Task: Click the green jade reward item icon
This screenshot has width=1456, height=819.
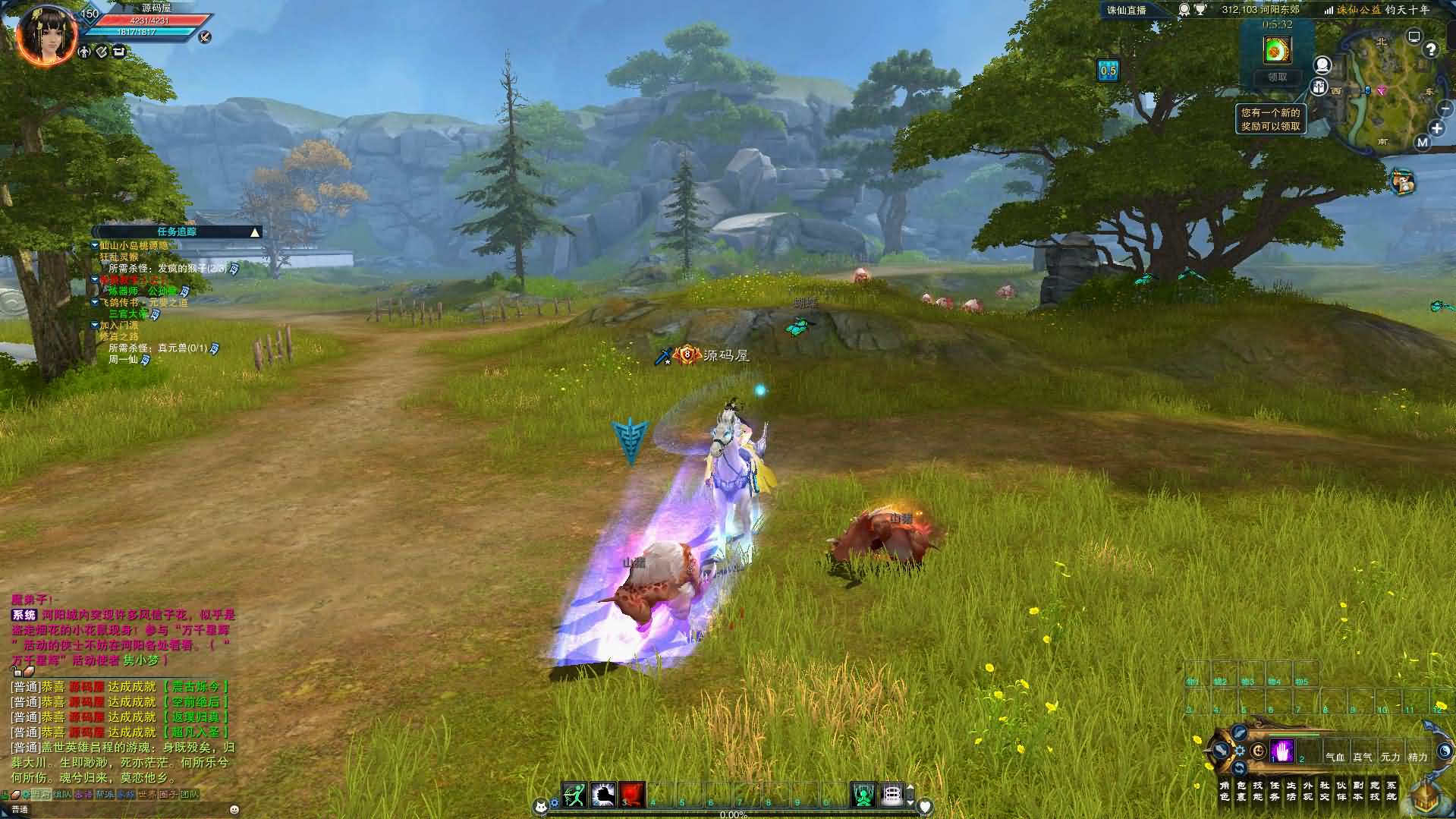Action: click(x=1278, y=50)
